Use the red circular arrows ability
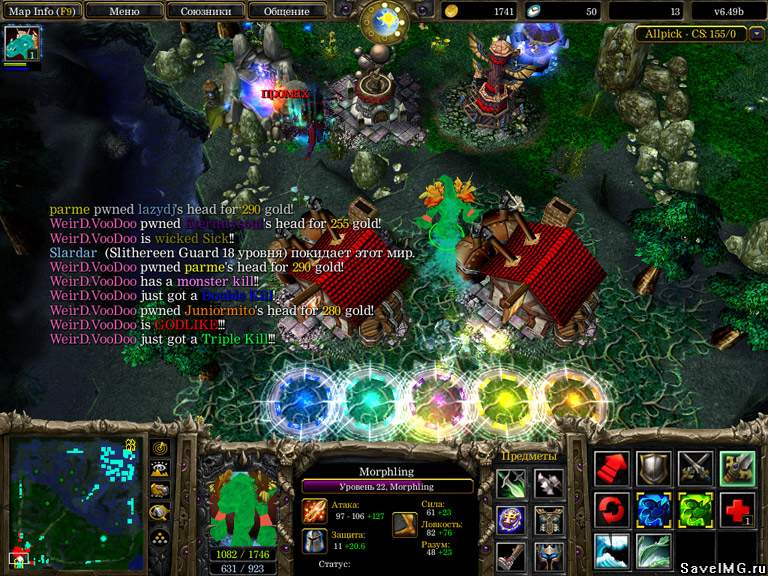Image resolution: width=768 pixels, height=576 pixels. coord(612,510)
